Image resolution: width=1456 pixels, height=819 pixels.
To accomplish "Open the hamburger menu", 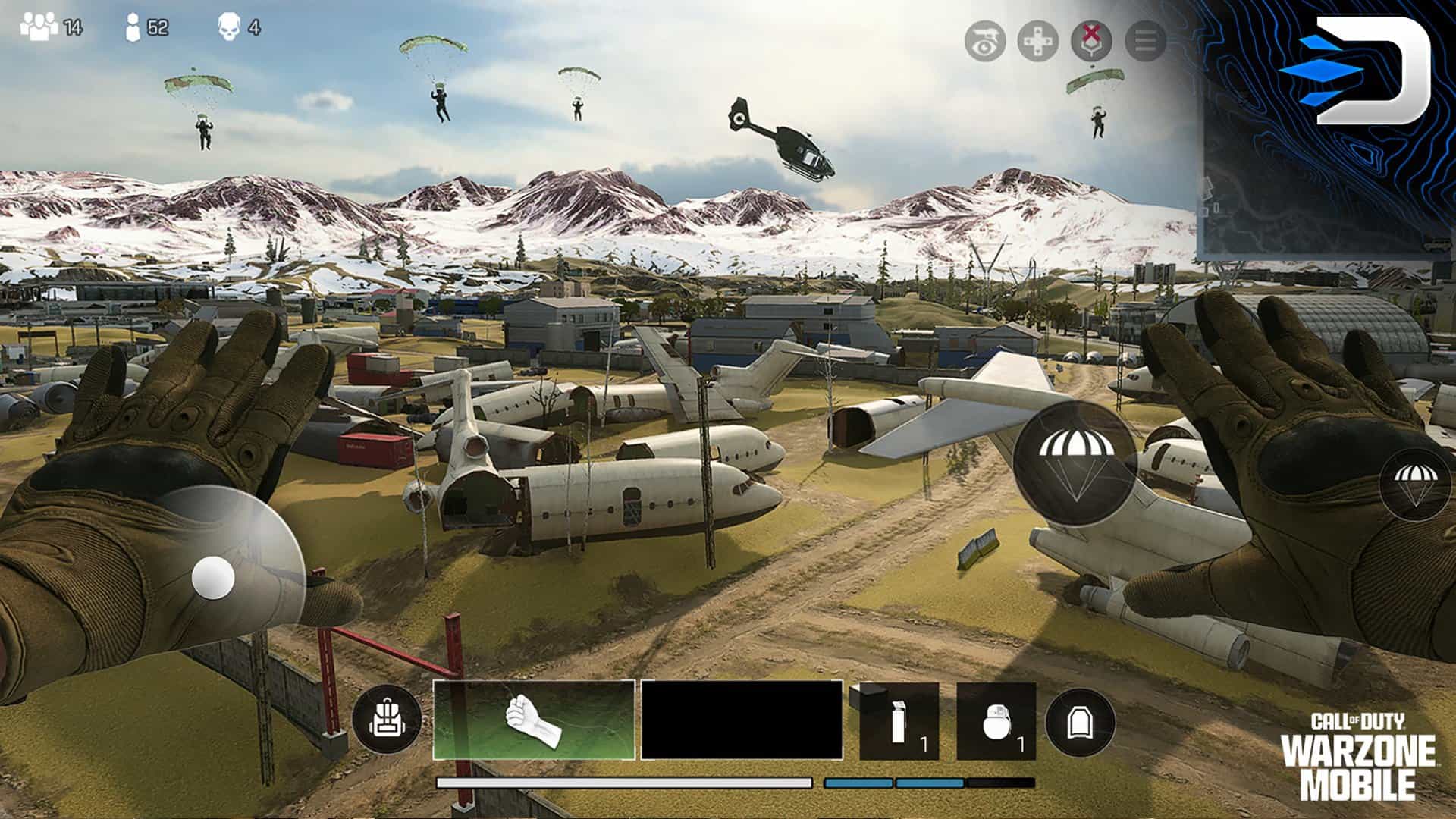I will coord(1145,41).
